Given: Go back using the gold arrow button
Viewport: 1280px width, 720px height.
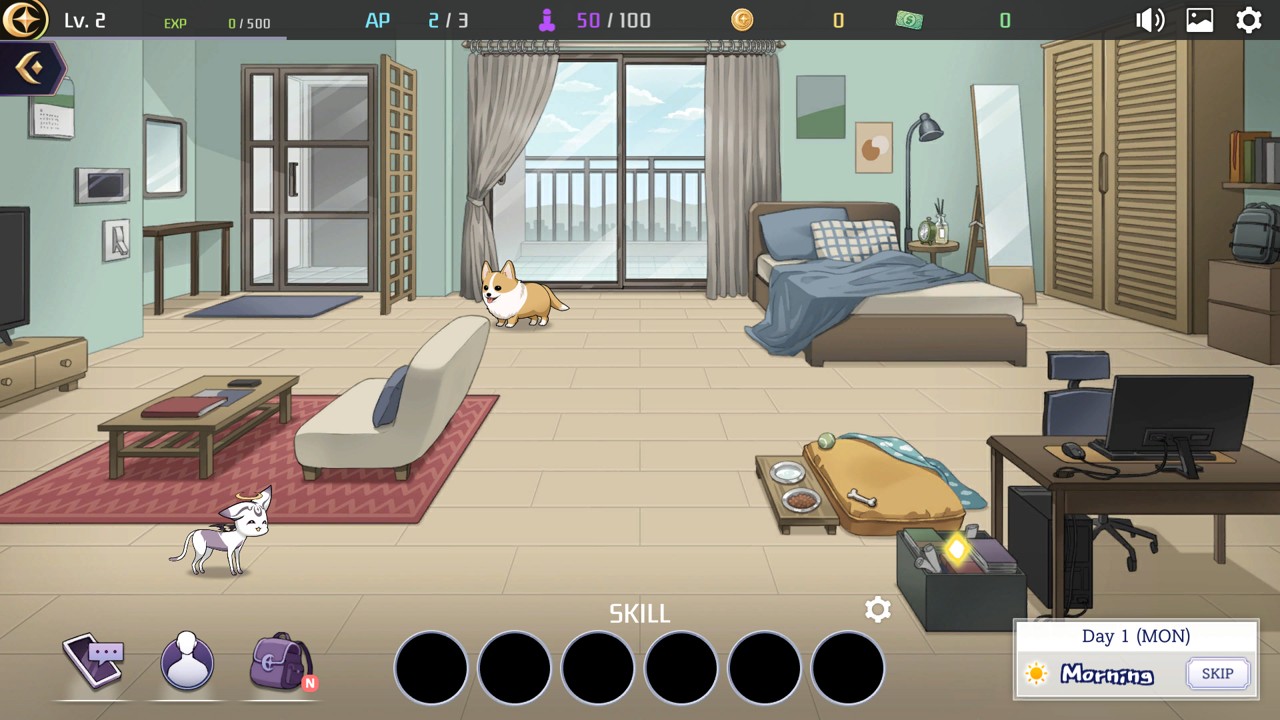Looking at the screenshot, I should click(x=30, y=68).
